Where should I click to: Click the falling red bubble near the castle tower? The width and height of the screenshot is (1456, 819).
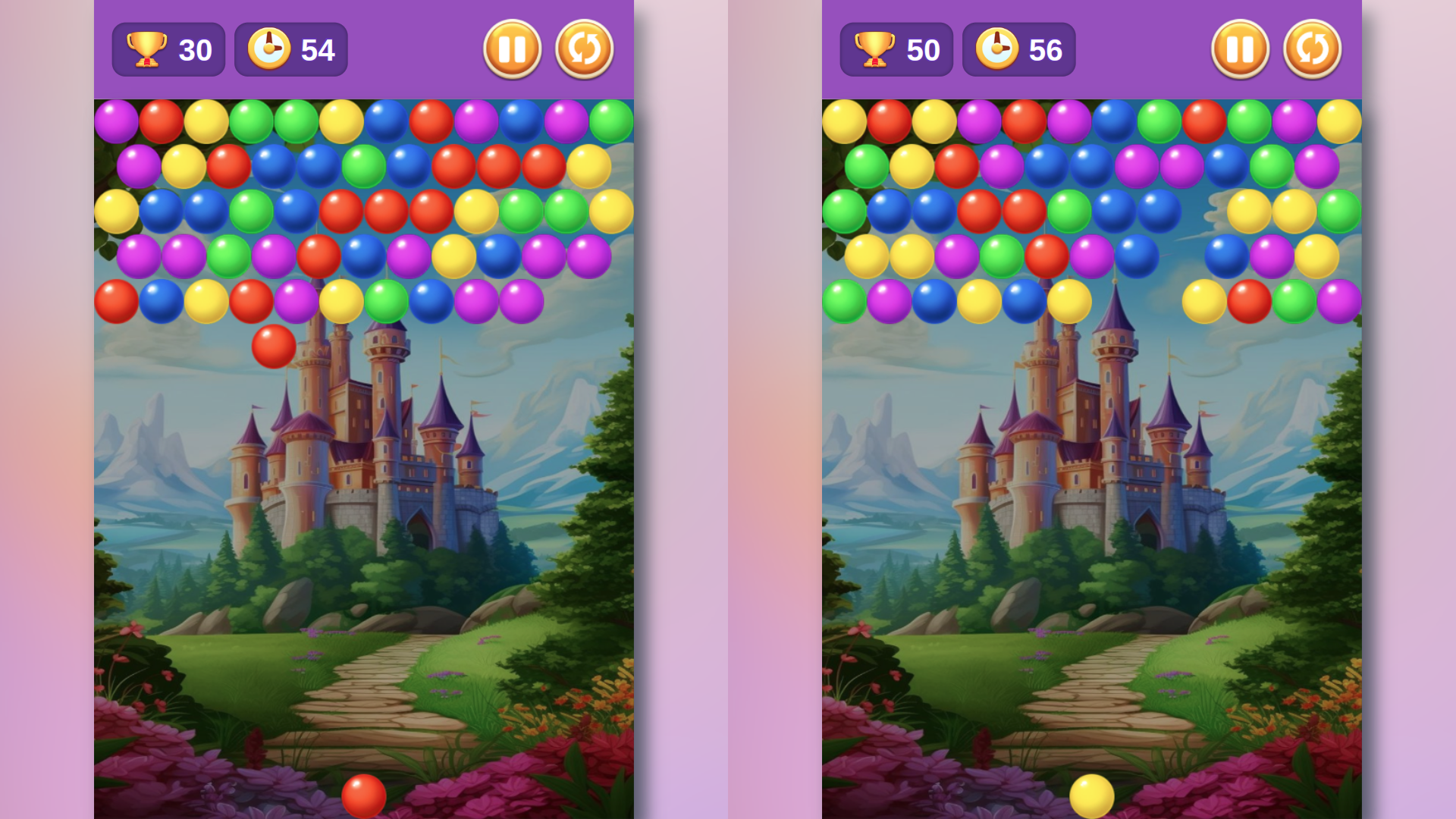[x=273, y=346]
